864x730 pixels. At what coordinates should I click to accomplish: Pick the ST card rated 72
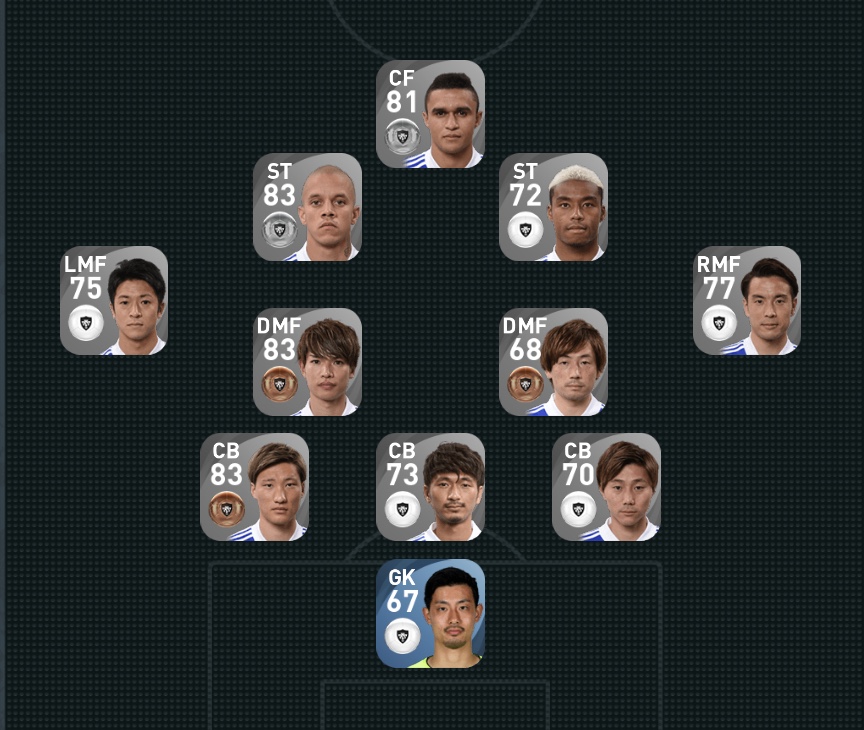click(553, 207)
